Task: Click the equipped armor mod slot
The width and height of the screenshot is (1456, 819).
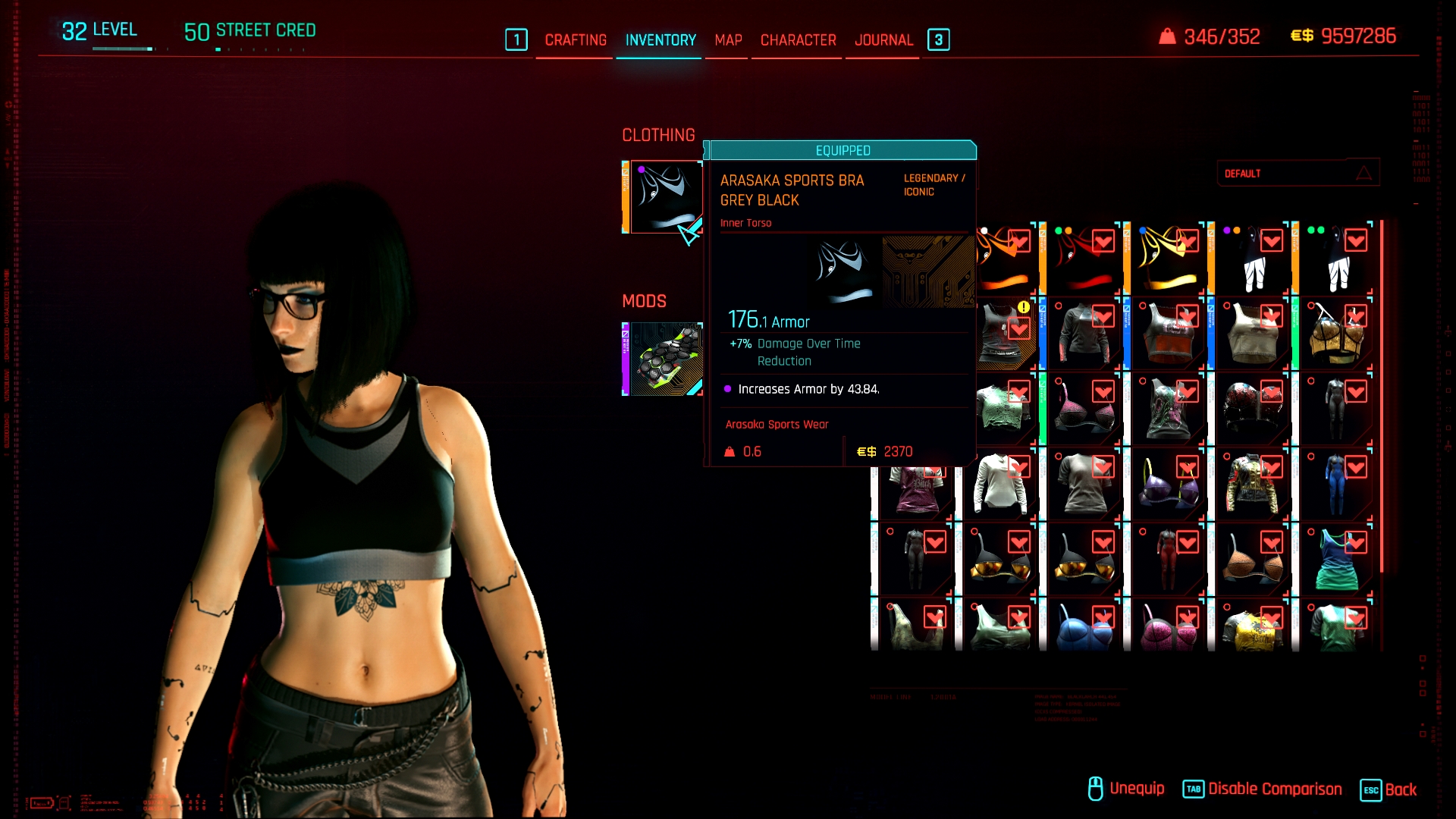Action: (664, 359)
